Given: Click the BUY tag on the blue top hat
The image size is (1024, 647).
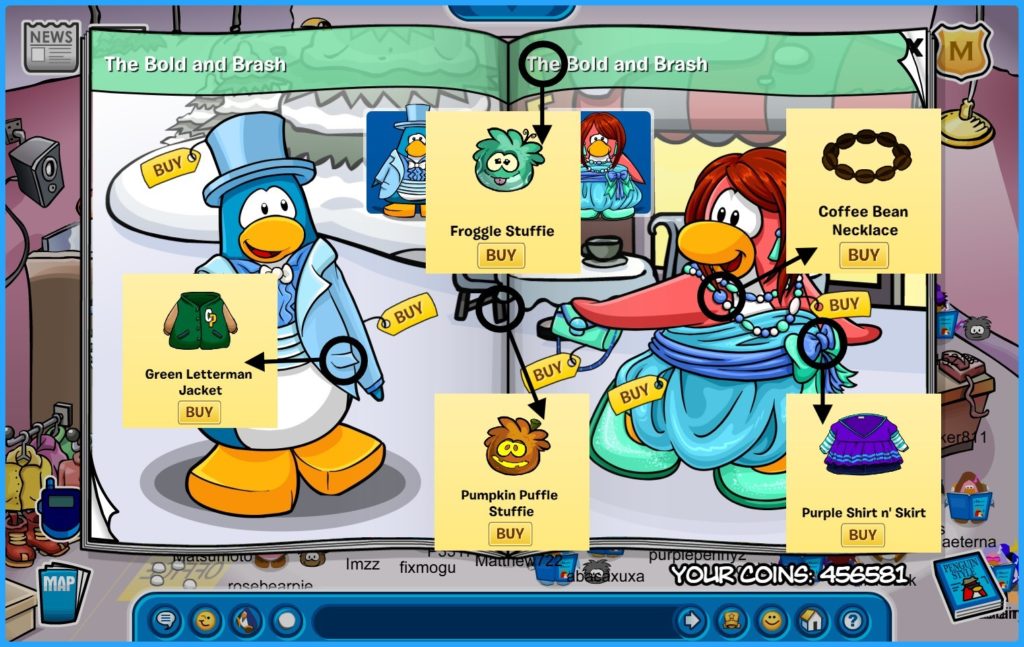Looking at the screenshot, I should pyautogui.click(x=168, y=167).
